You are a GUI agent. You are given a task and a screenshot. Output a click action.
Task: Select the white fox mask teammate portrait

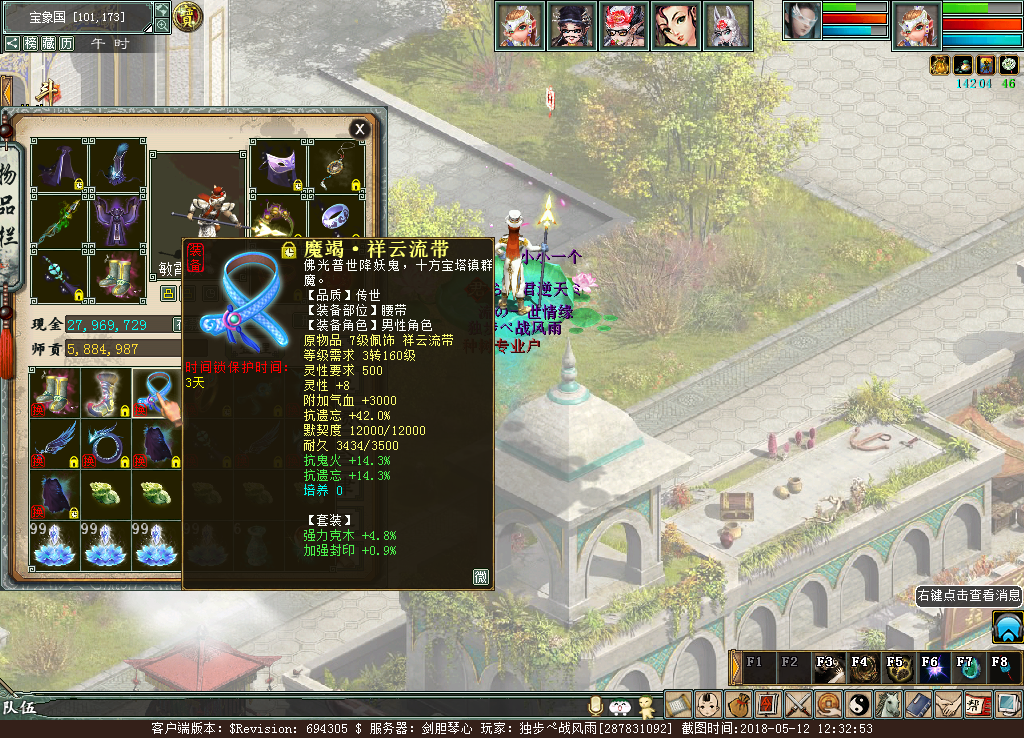click(727, 25)
